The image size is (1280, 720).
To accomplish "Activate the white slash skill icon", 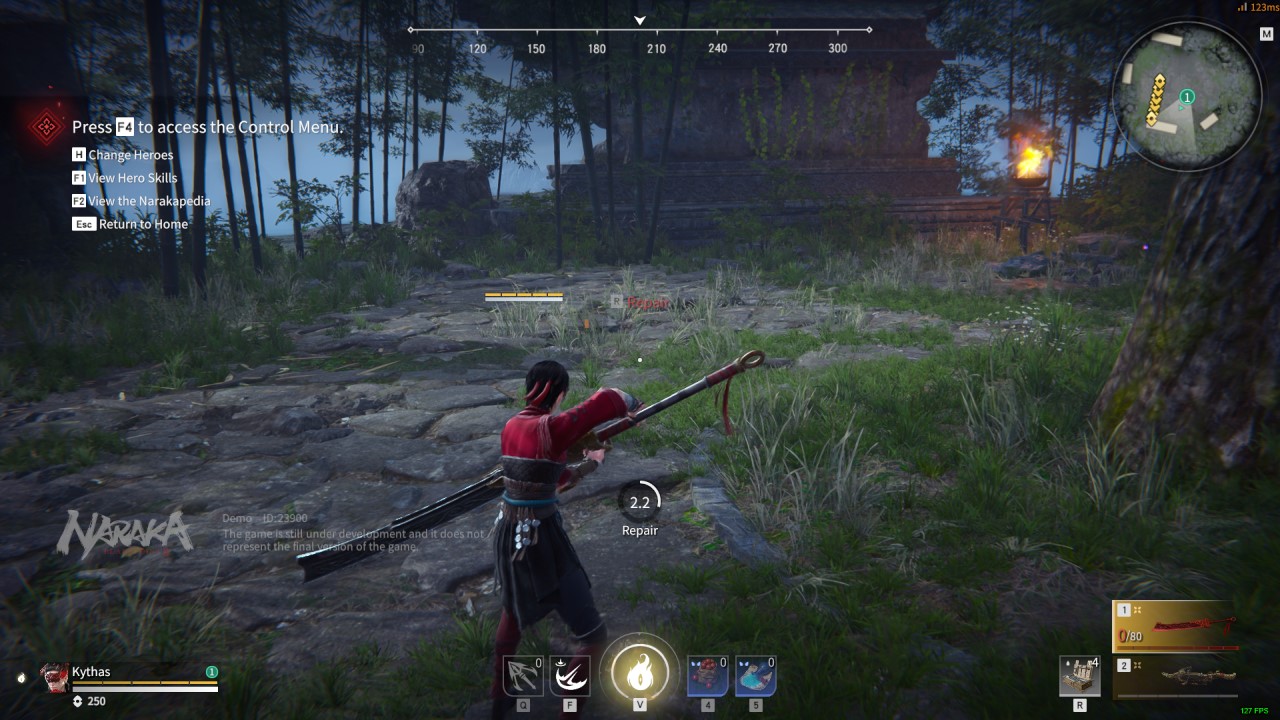I will [x=570, y=676].
